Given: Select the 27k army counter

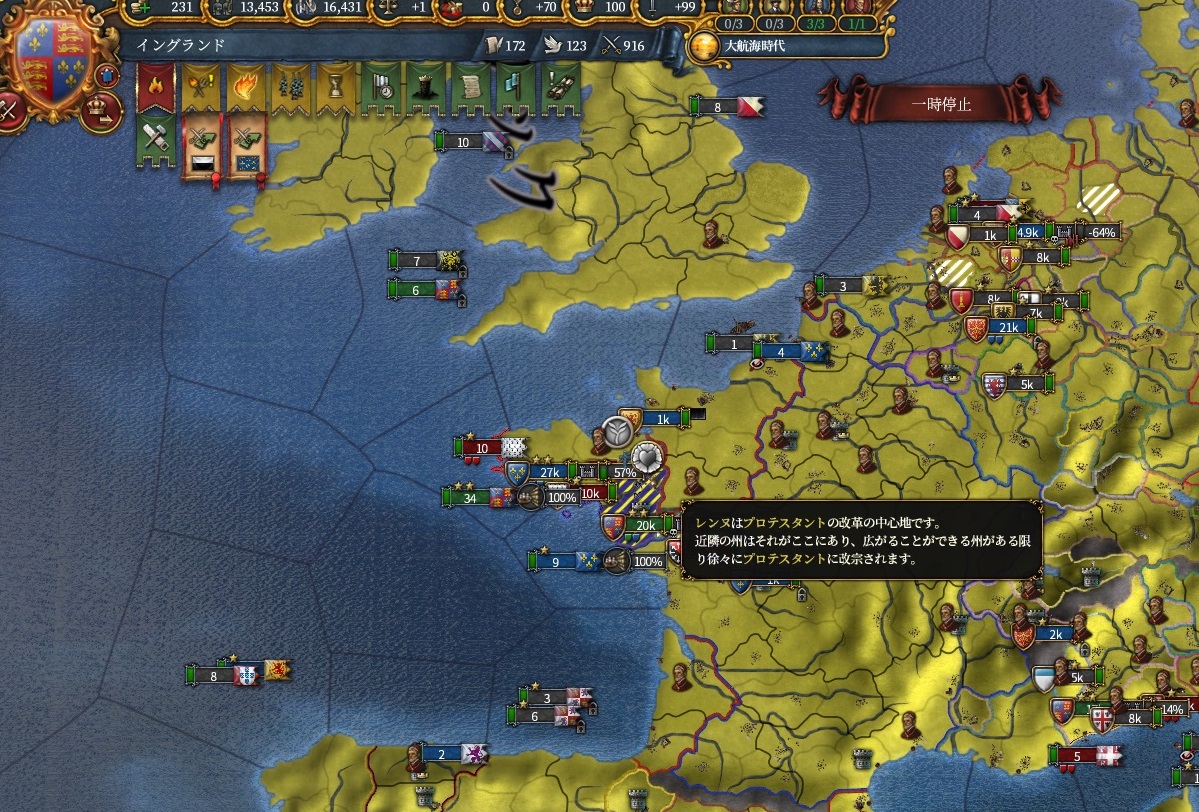Looking at the screenshot, I should [x=549, y=472].
